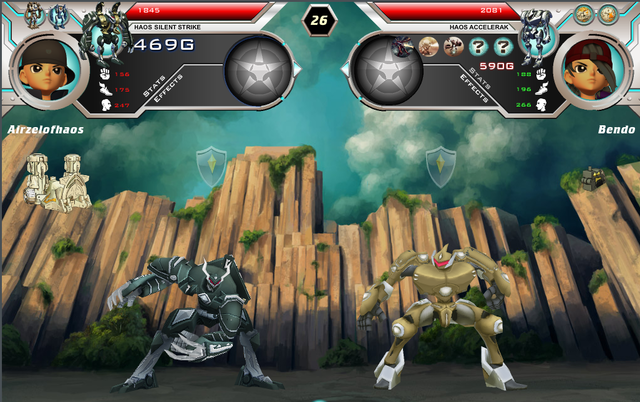Click the right shield gate card icon
Screen dimensions: 640x402
pos(440,165)
